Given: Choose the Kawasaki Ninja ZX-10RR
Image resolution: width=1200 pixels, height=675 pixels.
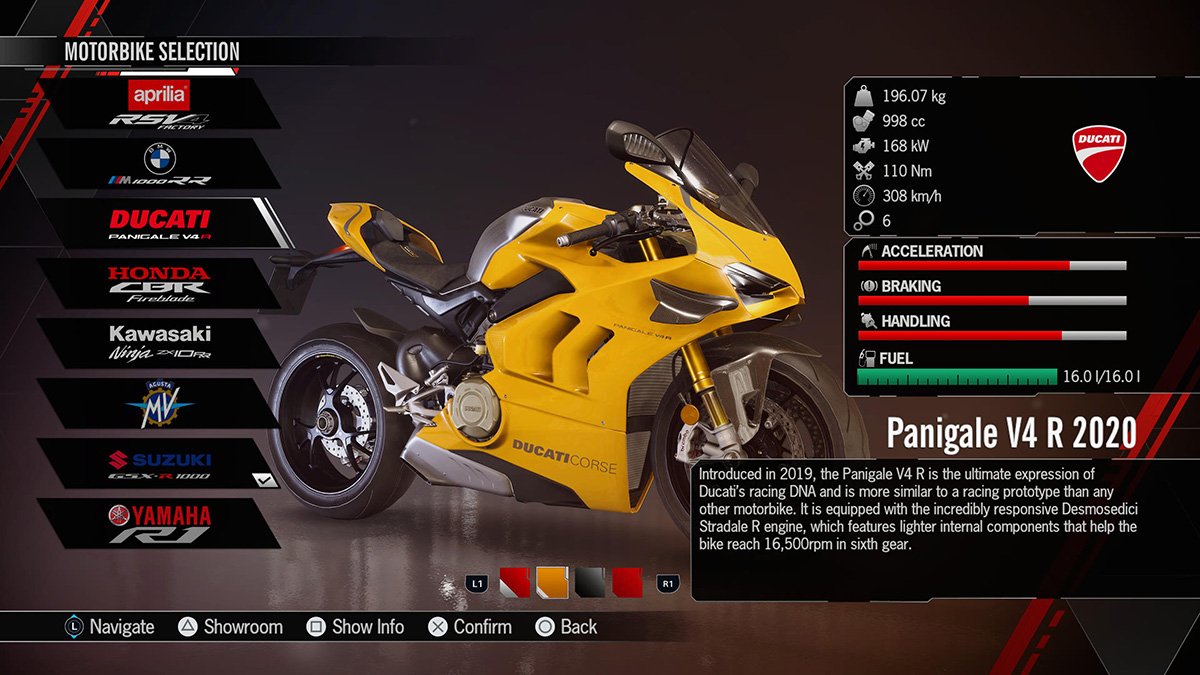Looking at the screenshot, I should click(x=159, y=344).
